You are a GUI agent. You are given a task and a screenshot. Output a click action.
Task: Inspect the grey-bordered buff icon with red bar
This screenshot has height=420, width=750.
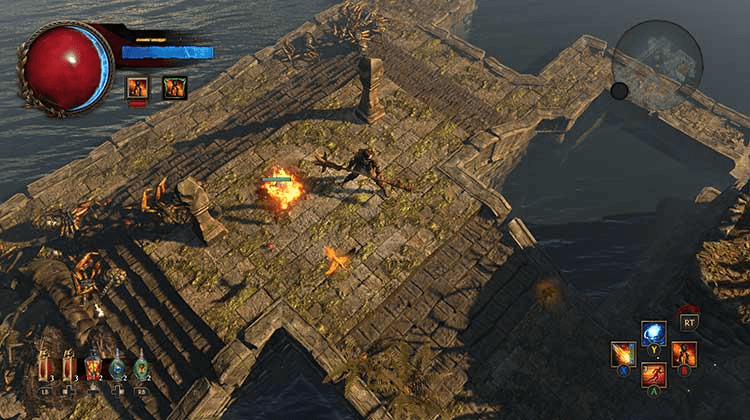coord(137,88)
